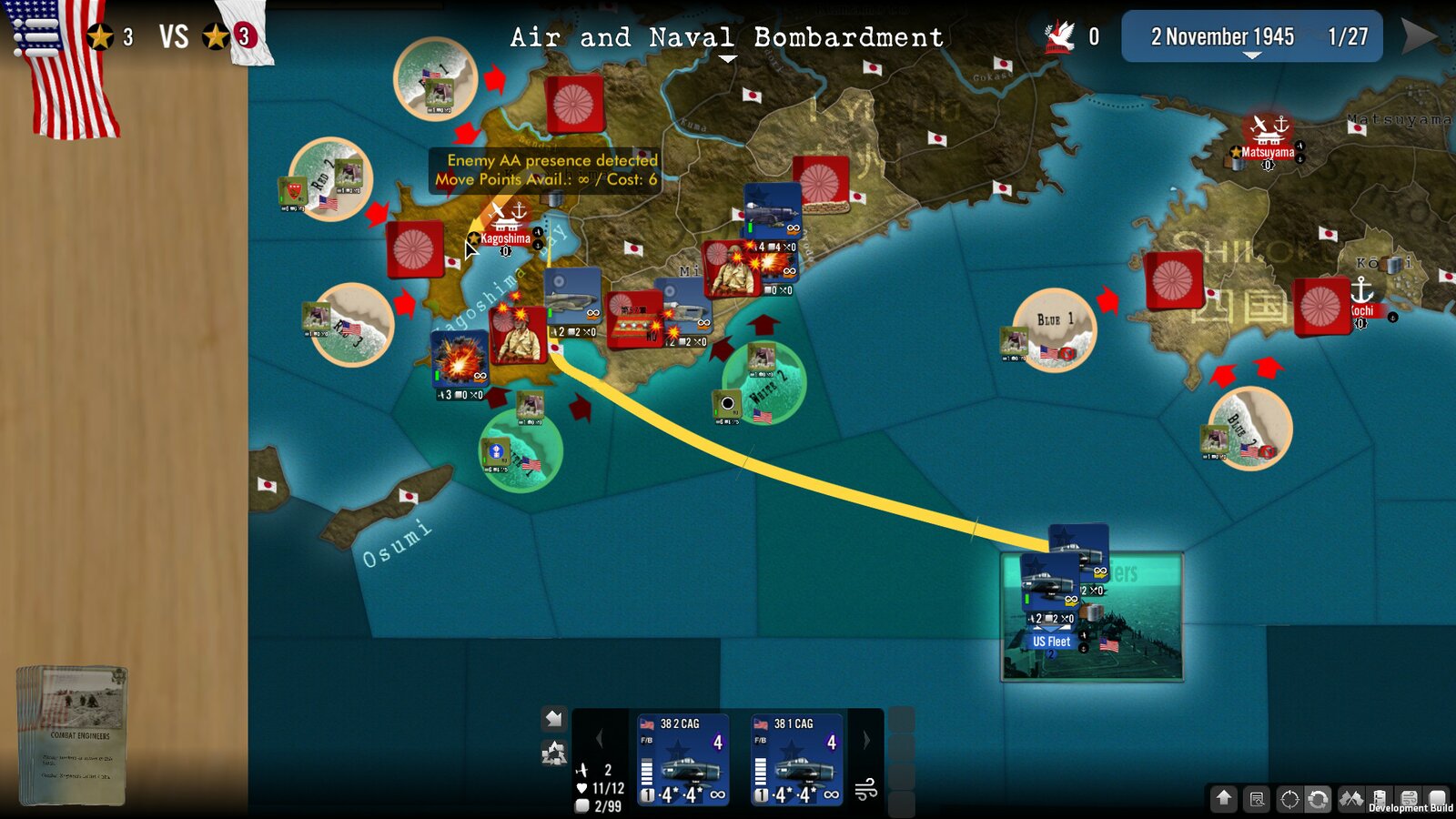Open the objectives report with the magnifier-clipboard icon
Viewport: 1456px width, 819px height.
click(x=1255, y=800)
